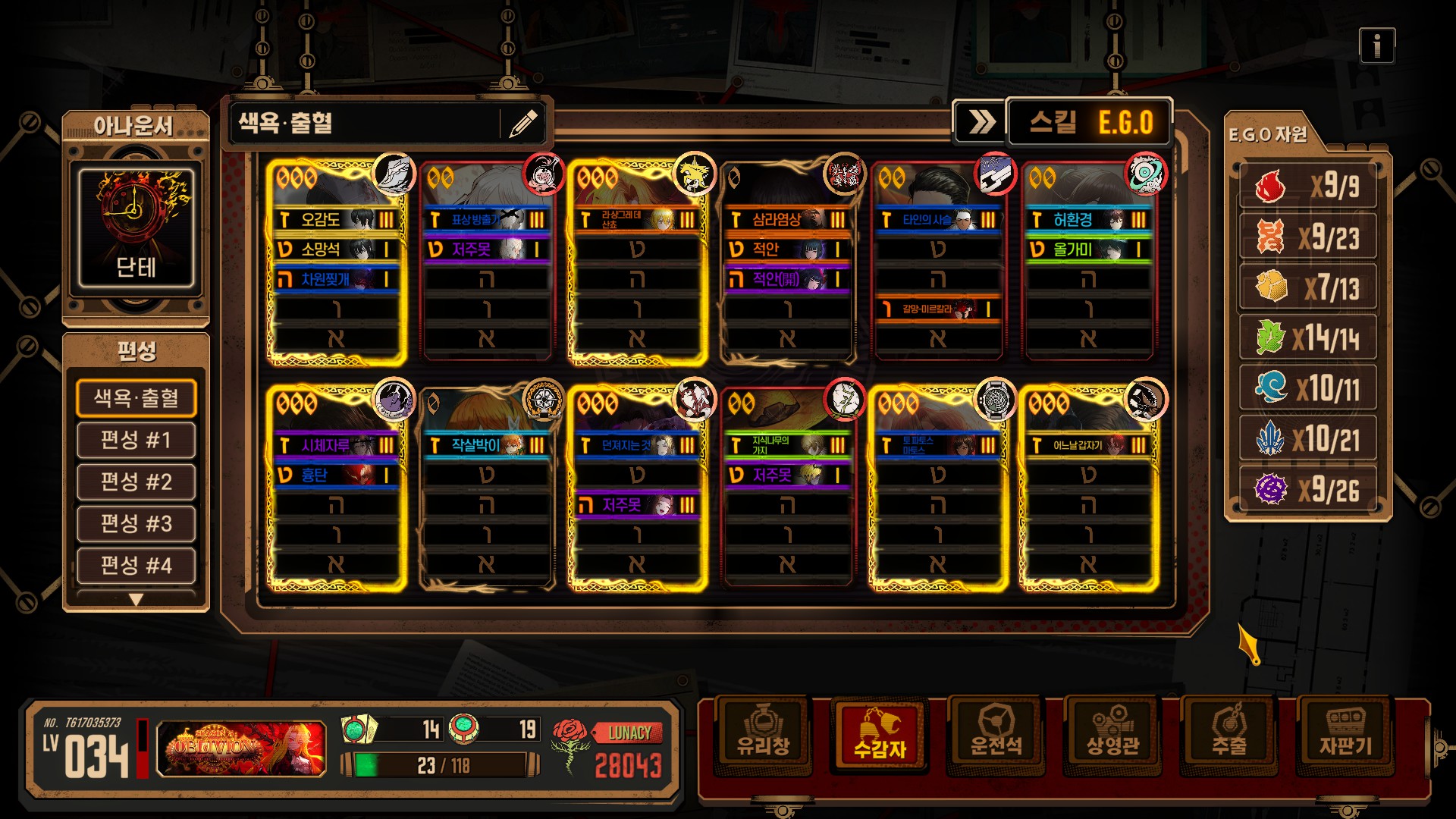
Task: Select formation 편성 #1
Action: pos(136,440)
